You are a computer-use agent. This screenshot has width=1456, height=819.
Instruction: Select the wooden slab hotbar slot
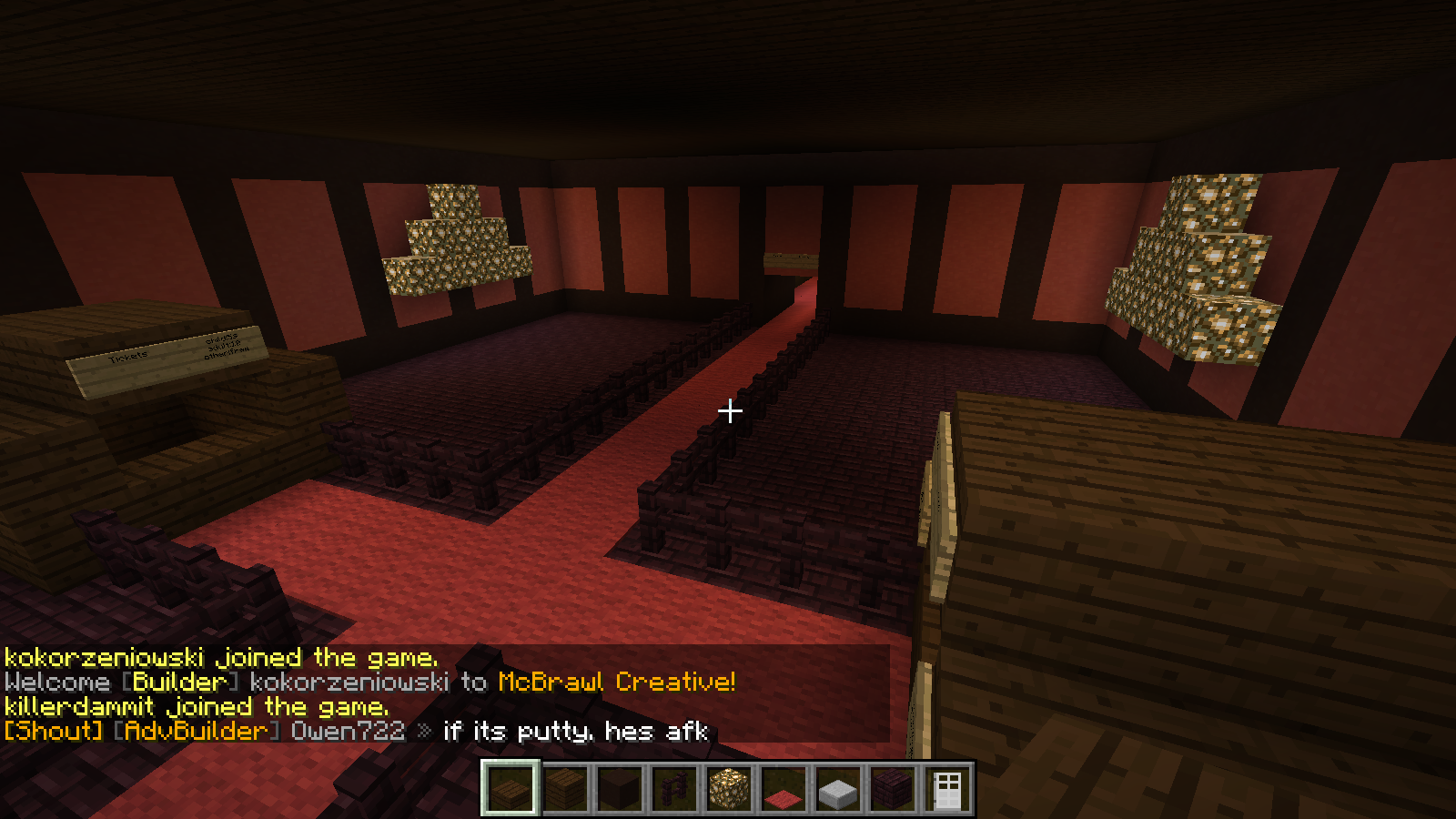pyautogui.click(x=511, y=788)
